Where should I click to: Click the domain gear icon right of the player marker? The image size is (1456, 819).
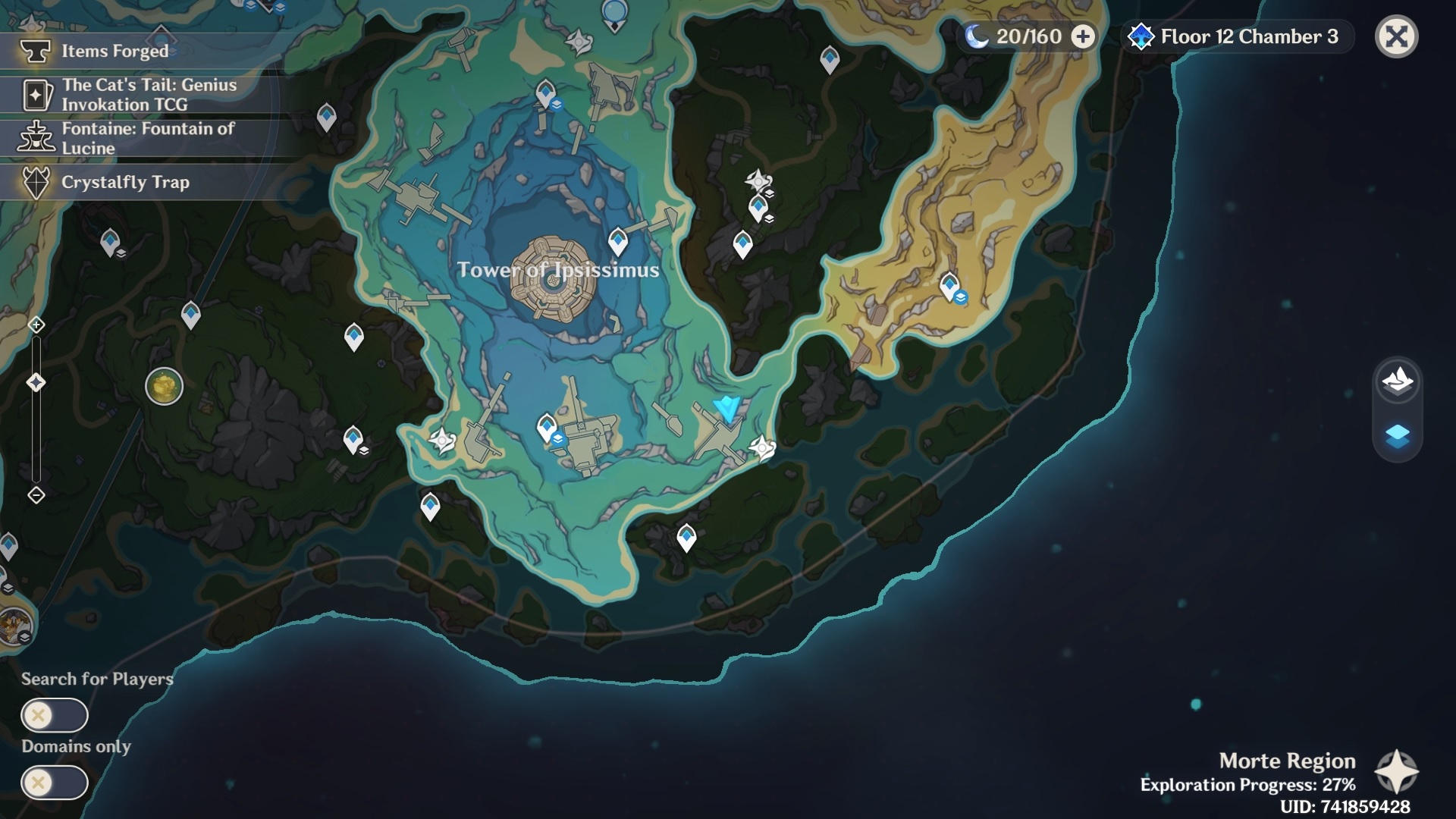click(763, 447)
